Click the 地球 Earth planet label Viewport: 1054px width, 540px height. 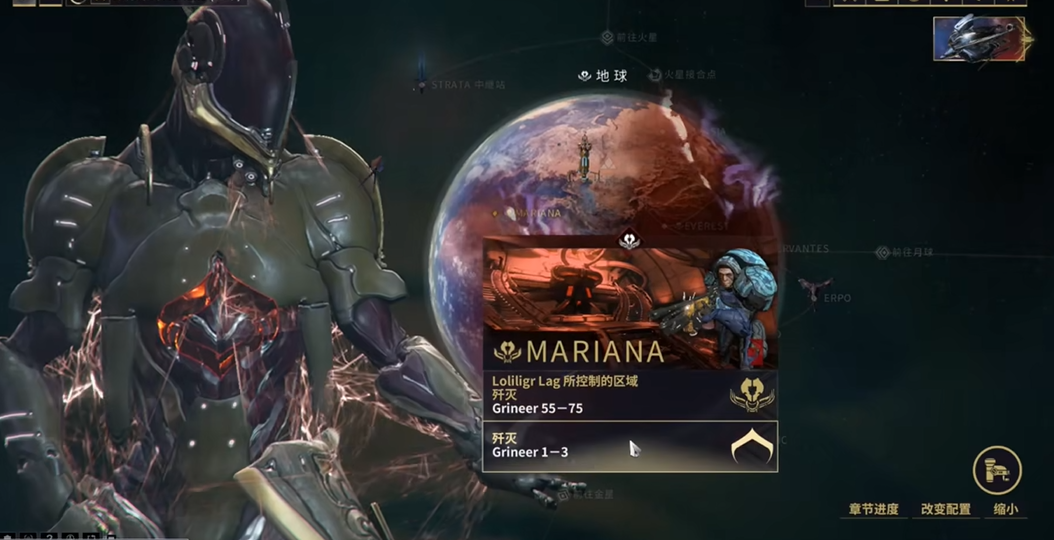click(603, 76)
